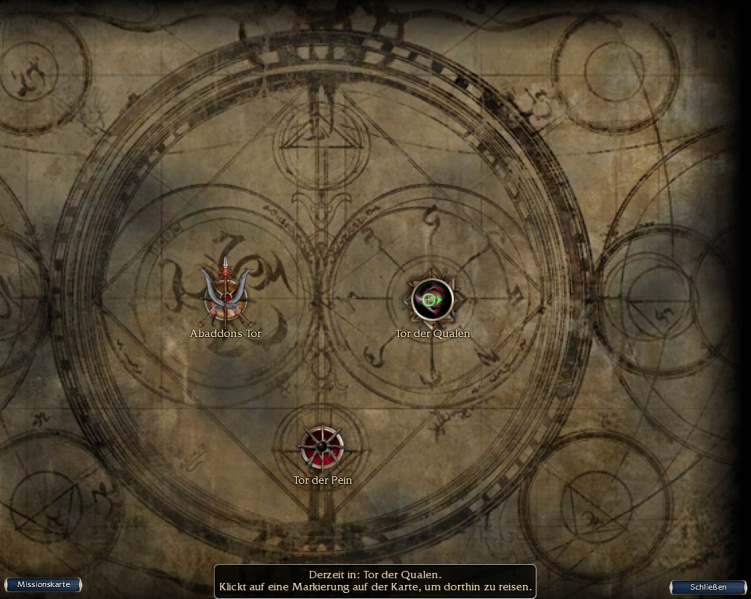Close the map with Schließen

coord(707,587)
